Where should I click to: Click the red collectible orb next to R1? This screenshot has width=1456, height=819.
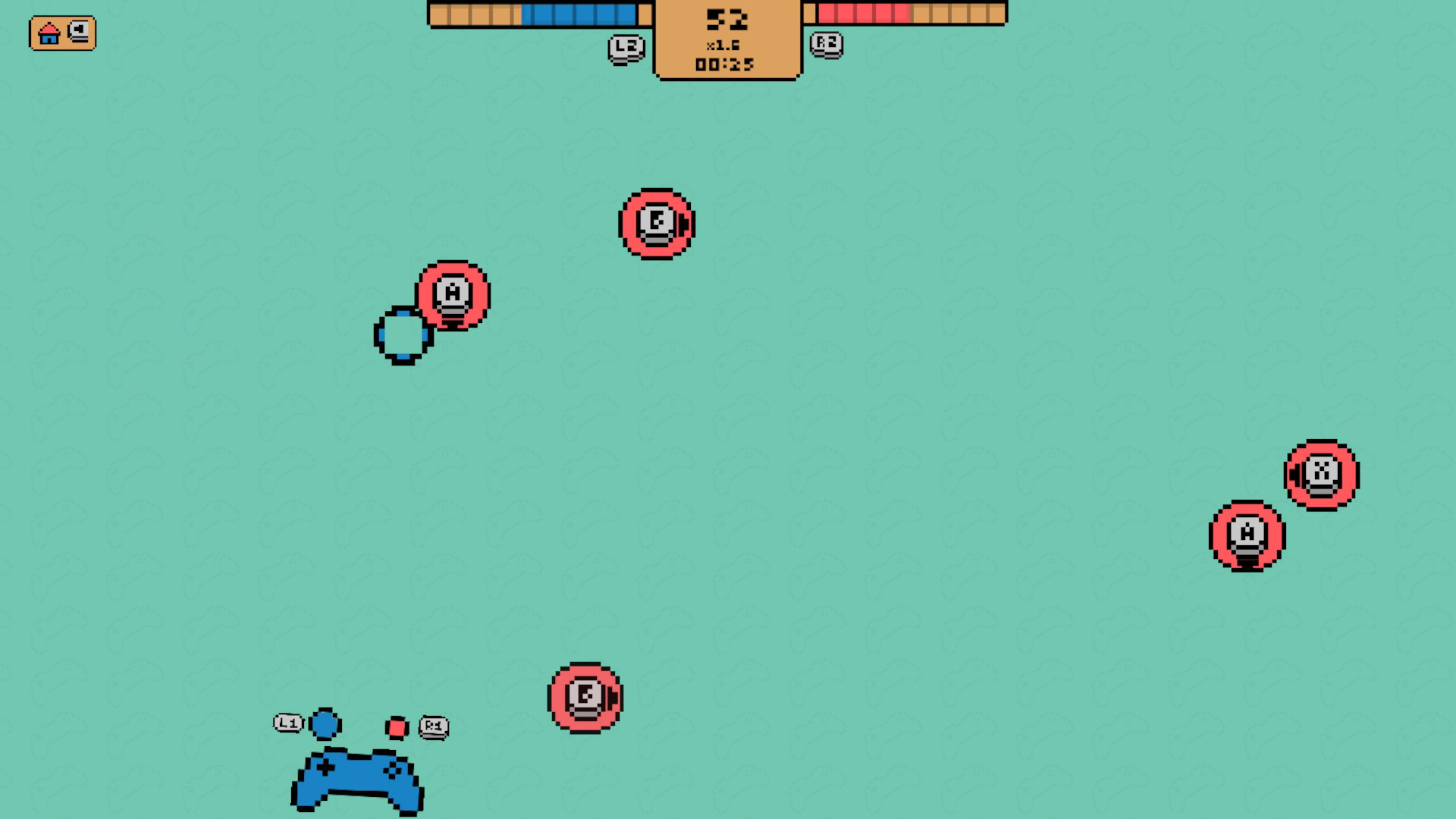click(397, 726)
